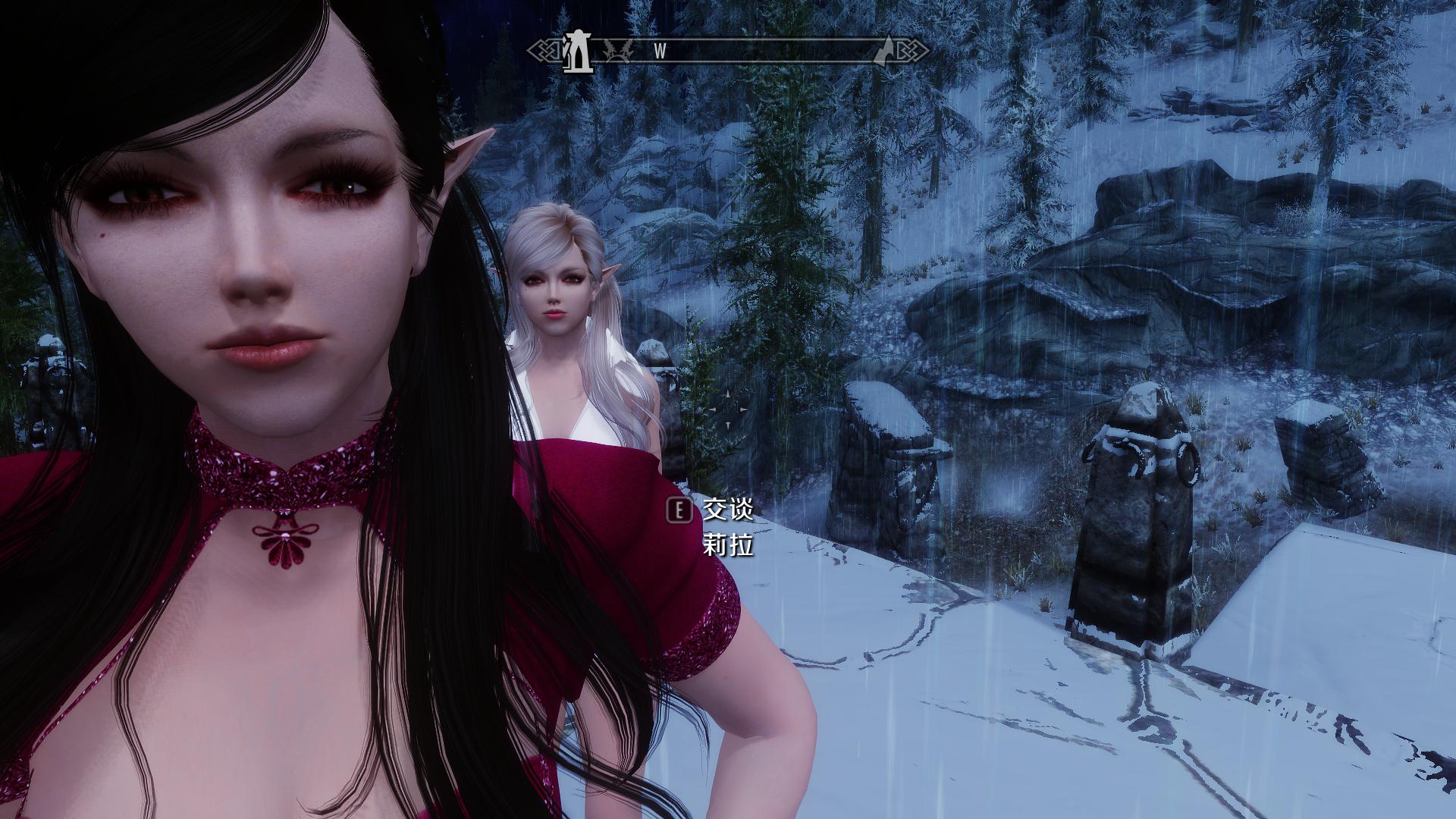Image resolution: width=1456 pixels, height=819 pixels.
Task: Click the mountain peak marker on the compass
Action: [x=884, y=51]
